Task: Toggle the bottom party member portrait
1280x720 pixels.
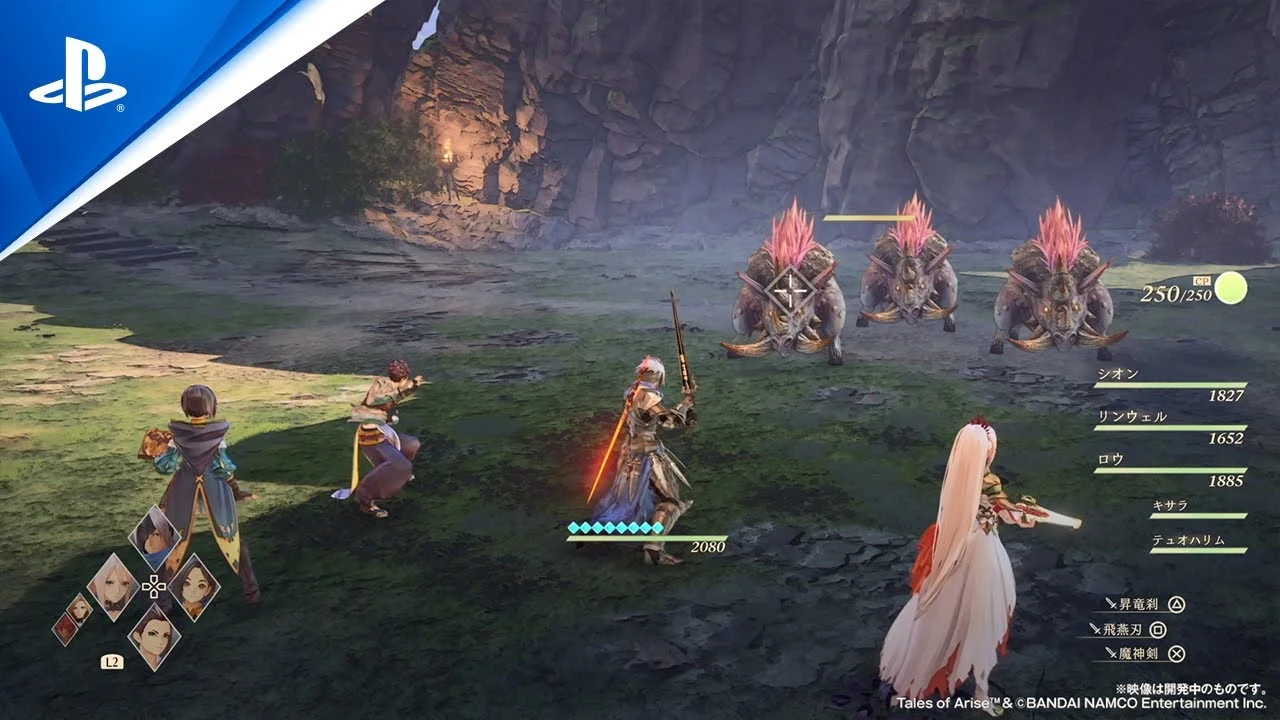Action: (x=153, y=634)
